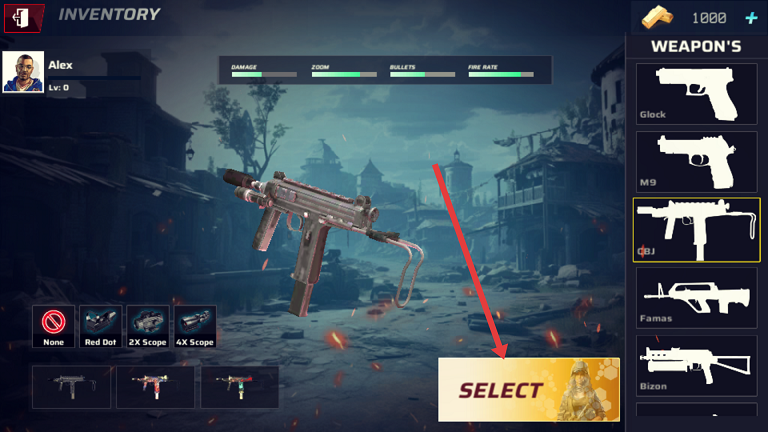The height and width of the screenshot is (432, 768).
Task: Exit the inventory via the door icon
Action: (x=24, y=16)
